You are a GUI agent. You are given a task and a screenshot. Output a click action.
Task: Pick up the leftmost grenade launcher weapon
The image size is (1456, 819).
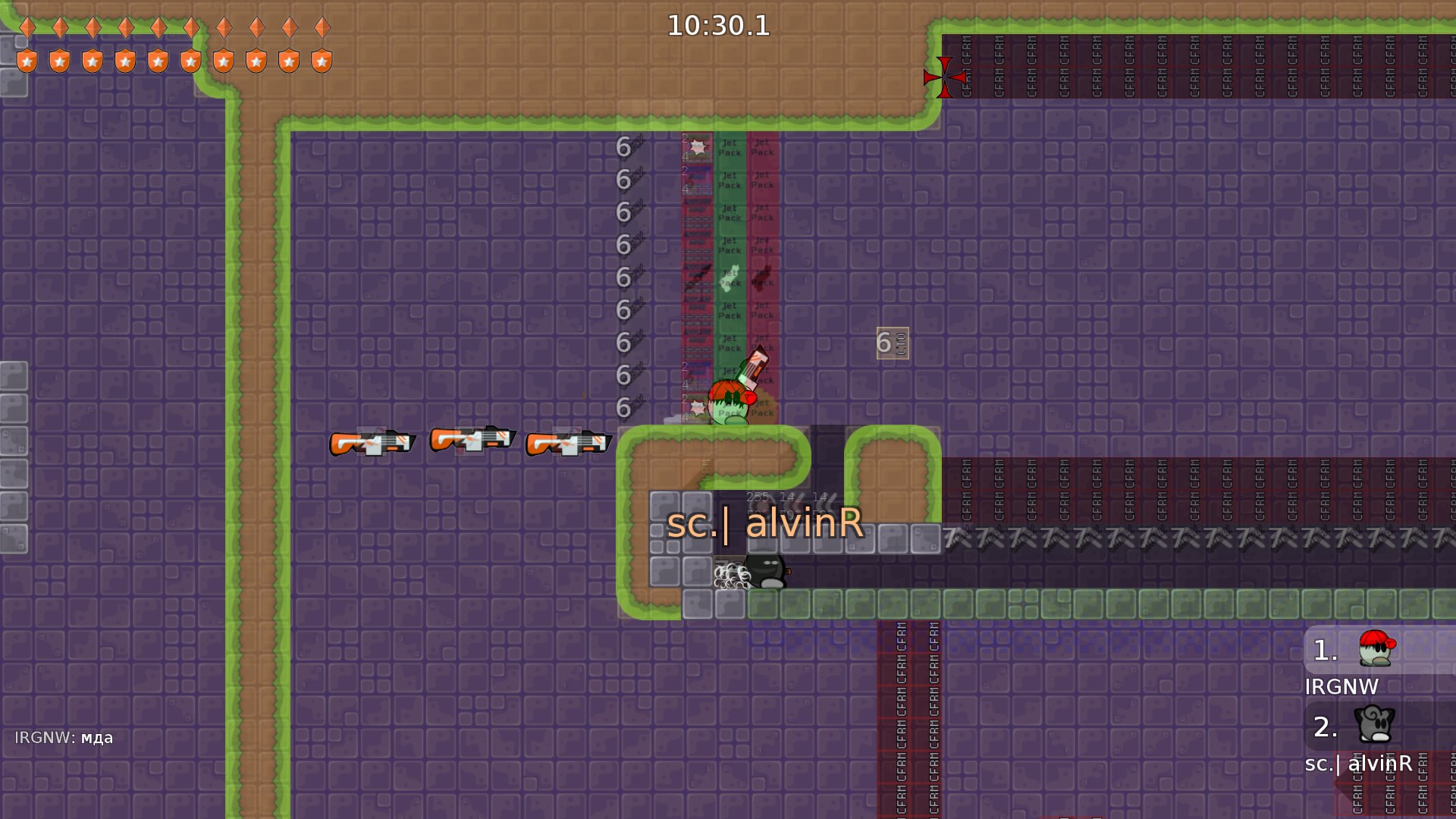coord(372,444)
